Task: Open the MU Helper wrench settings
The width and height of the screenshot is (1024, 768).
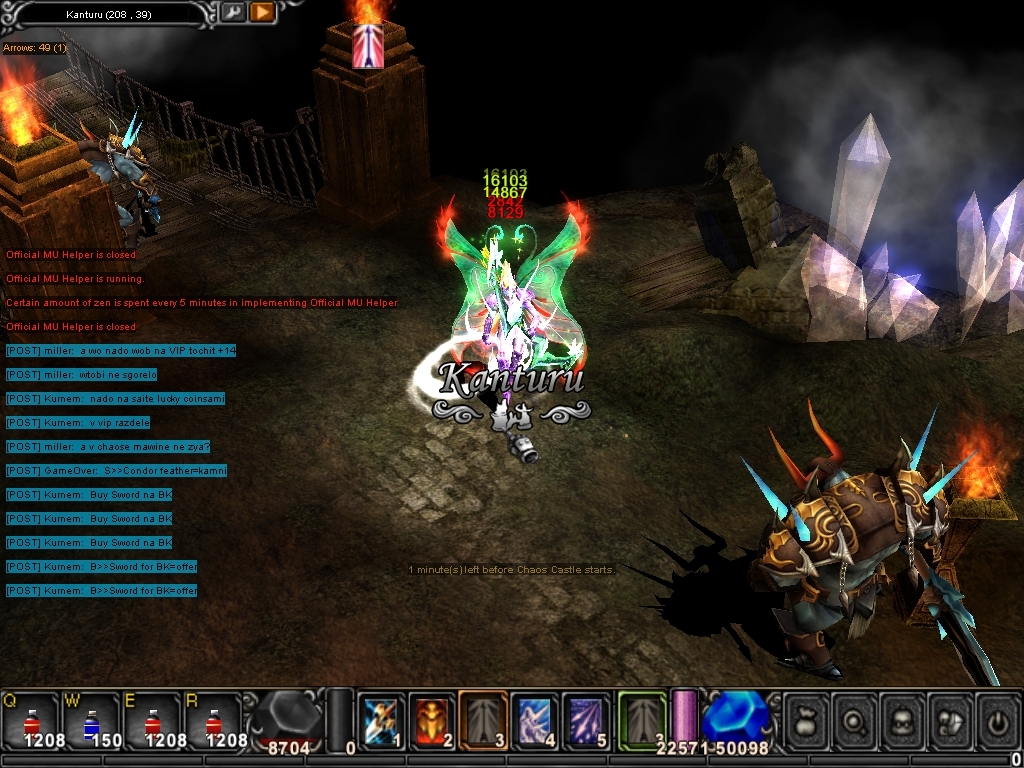Action: pos(232,13)
